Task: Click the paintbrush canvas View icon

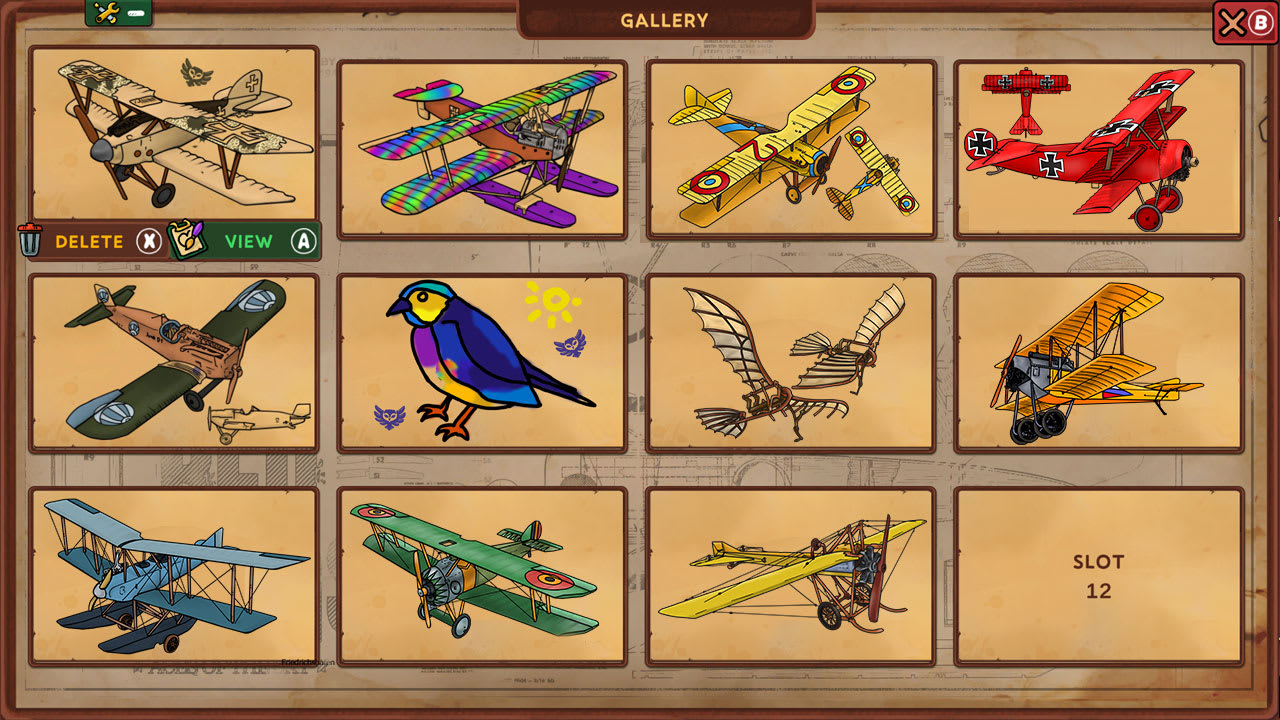Action: tap(187, 239)
